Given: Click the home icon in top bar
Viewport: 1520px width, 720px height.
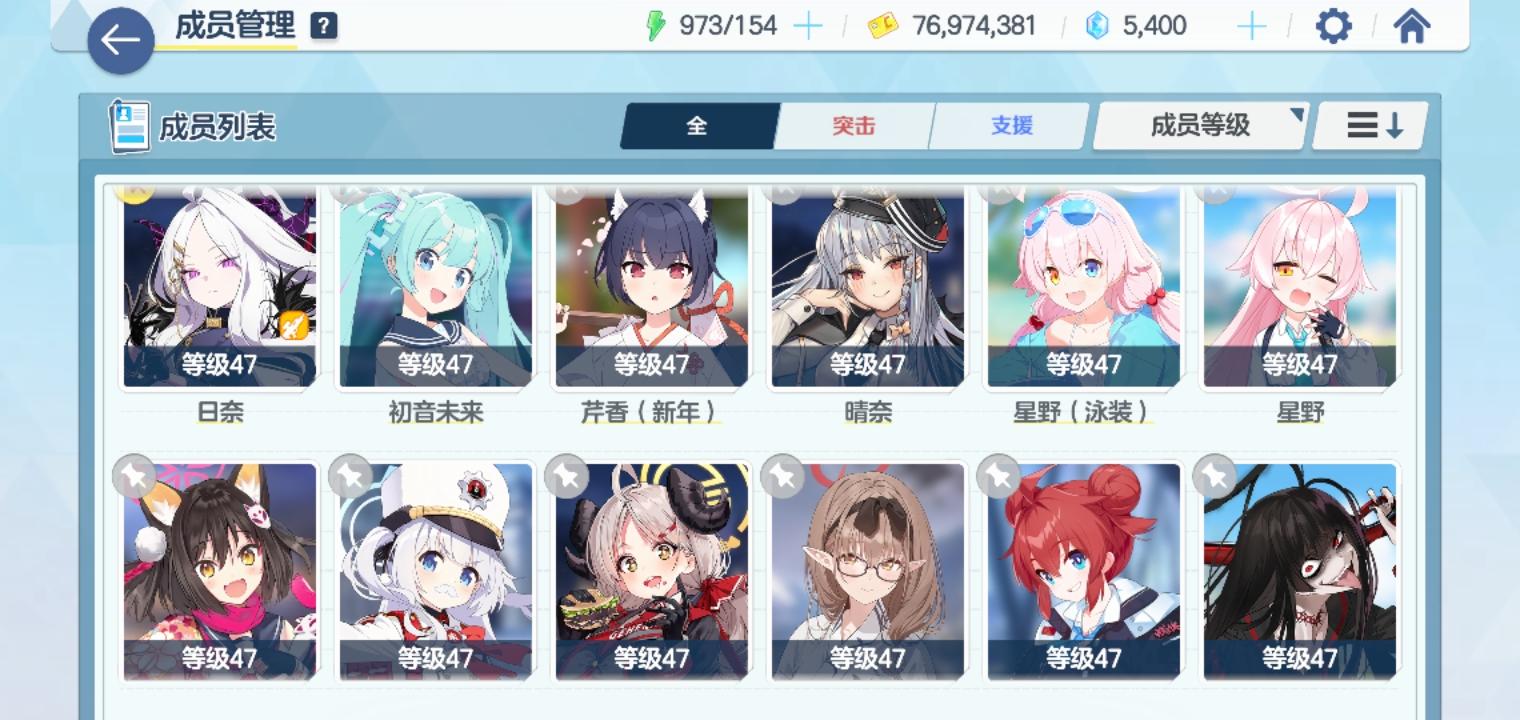Looking at the screenshot, I should click(1411, 26).
